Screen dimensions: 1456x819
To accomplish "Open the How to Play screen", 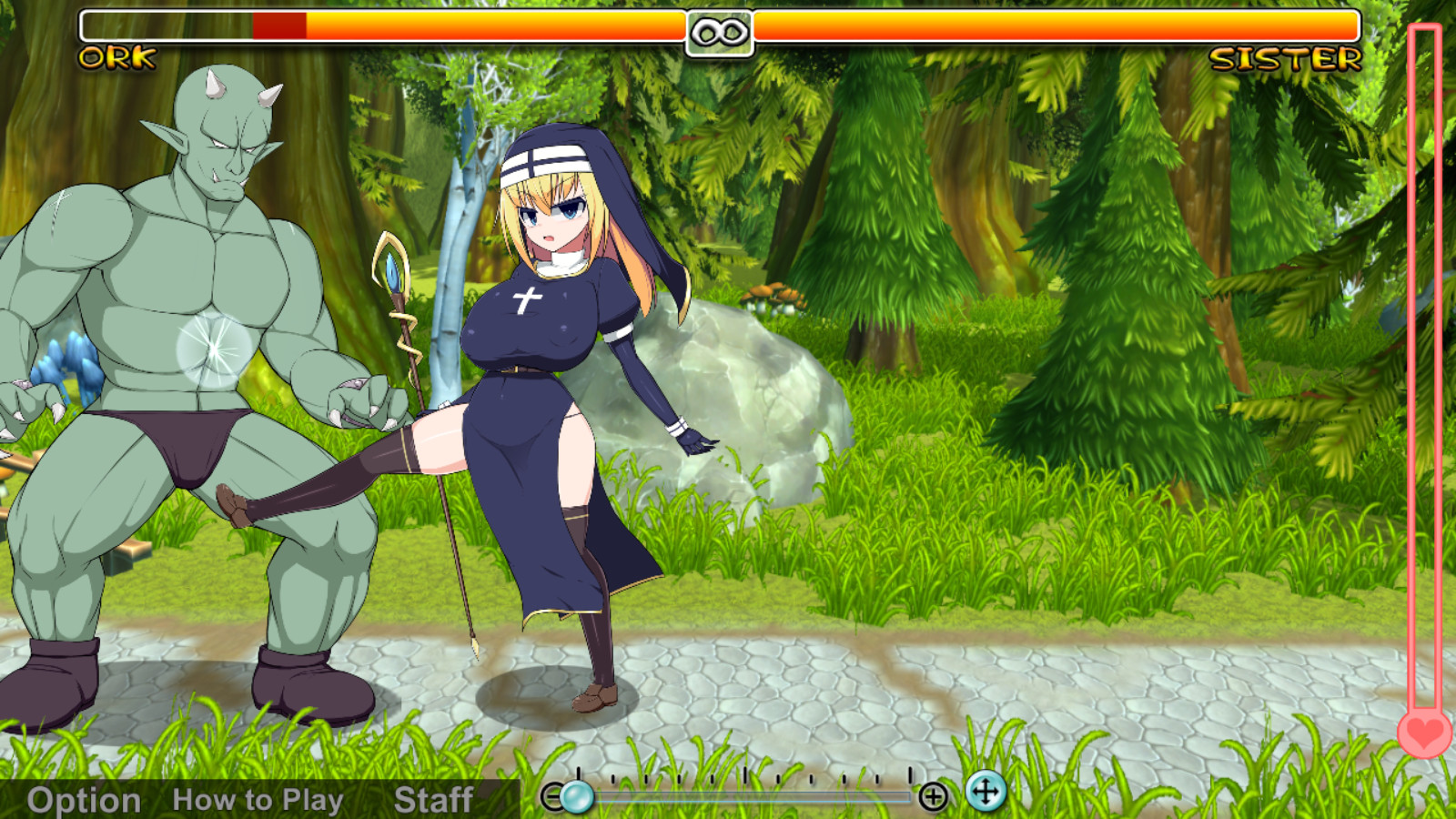I will (x=258, y=800).
